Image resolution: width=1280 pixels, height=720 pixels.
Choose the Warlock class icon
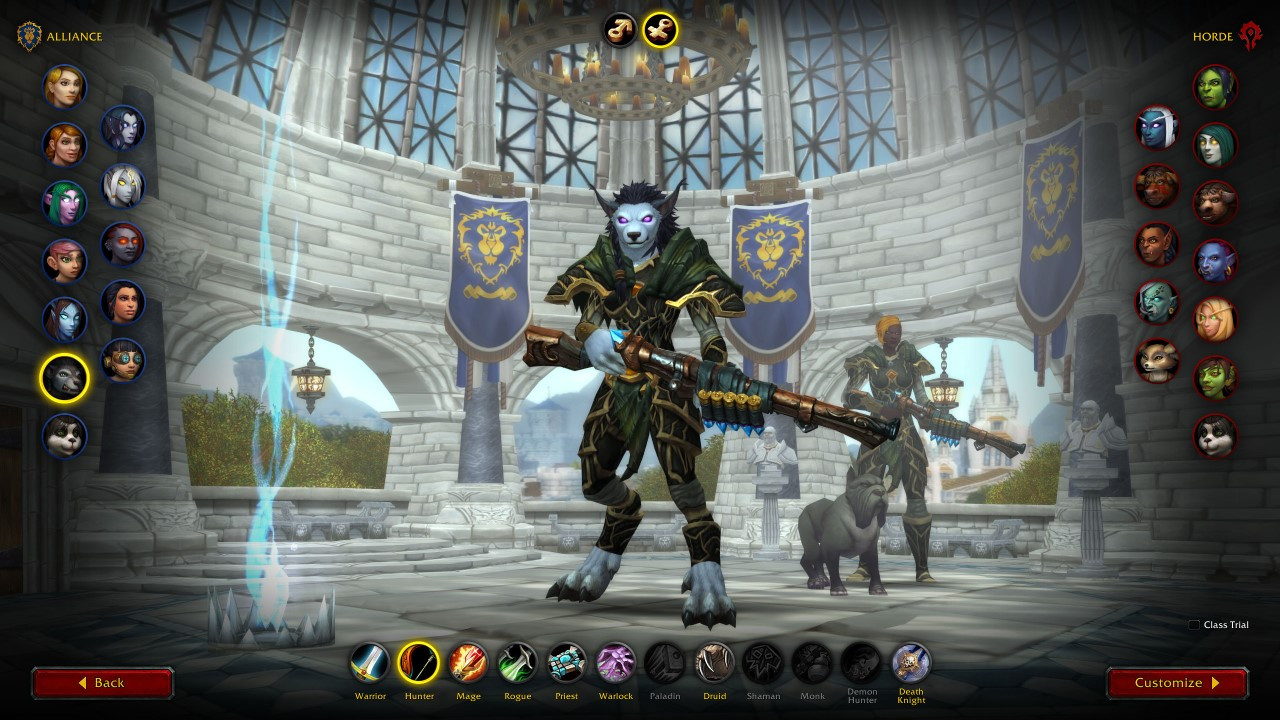(x=616, y=663)
